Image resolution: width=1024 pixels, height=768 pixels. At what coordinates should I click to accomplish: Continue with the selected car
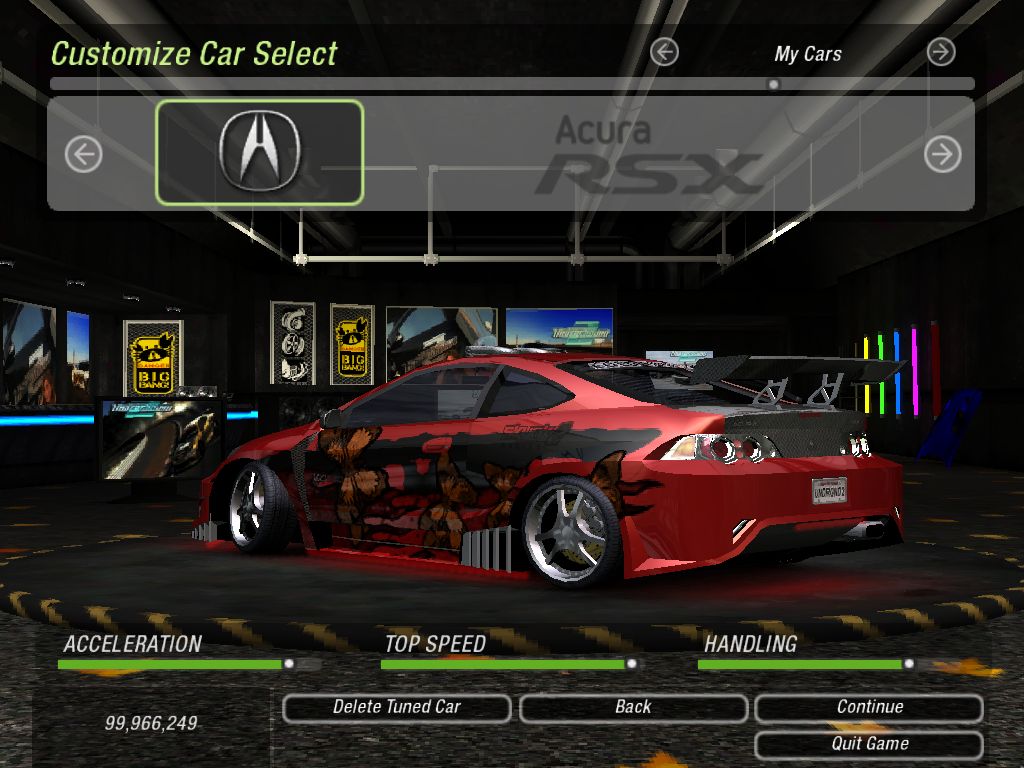pyautogui.click(x=869, y=708)
